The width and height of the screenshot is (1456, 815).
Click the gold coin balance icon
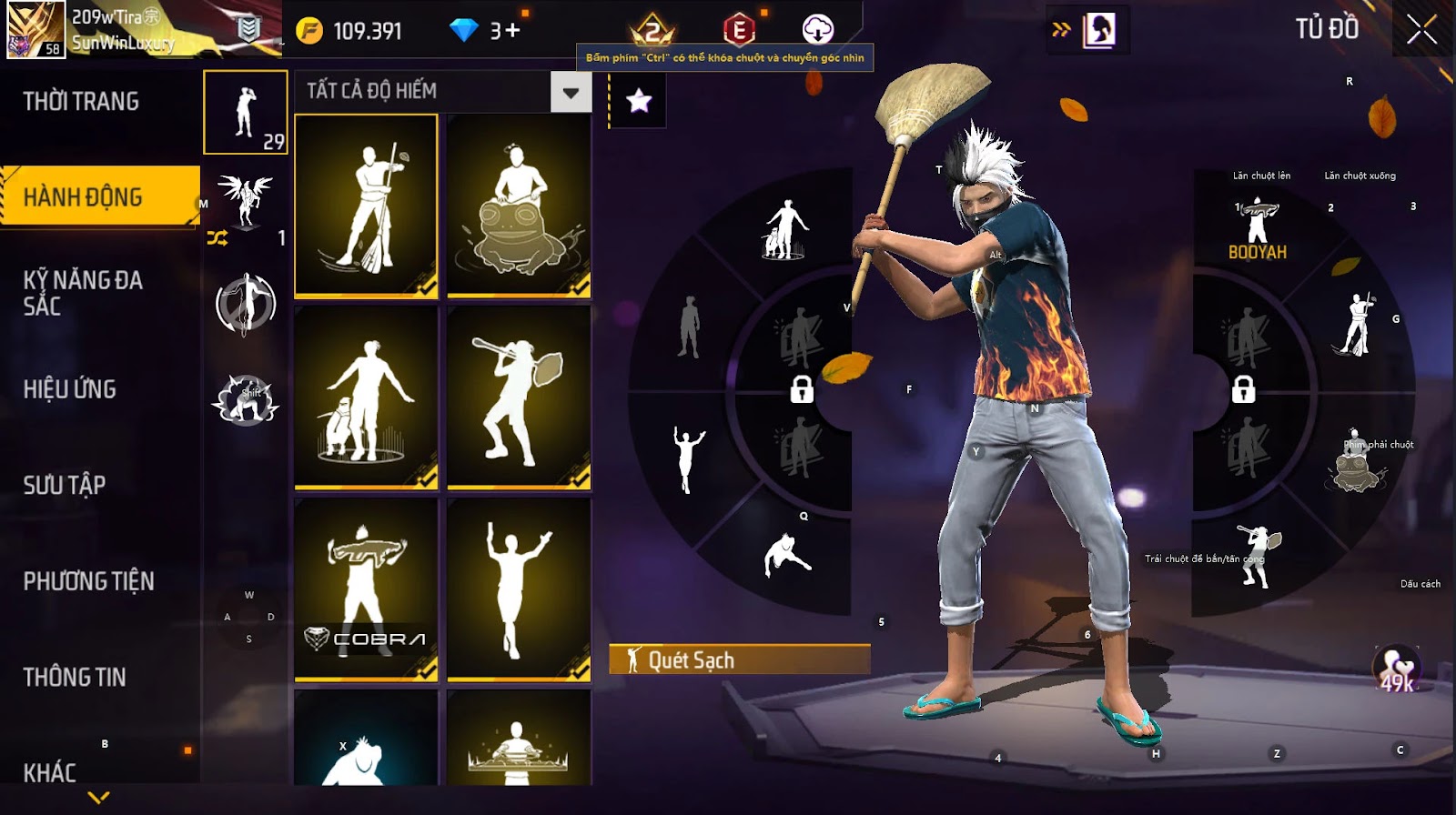(x=309, y=31)
